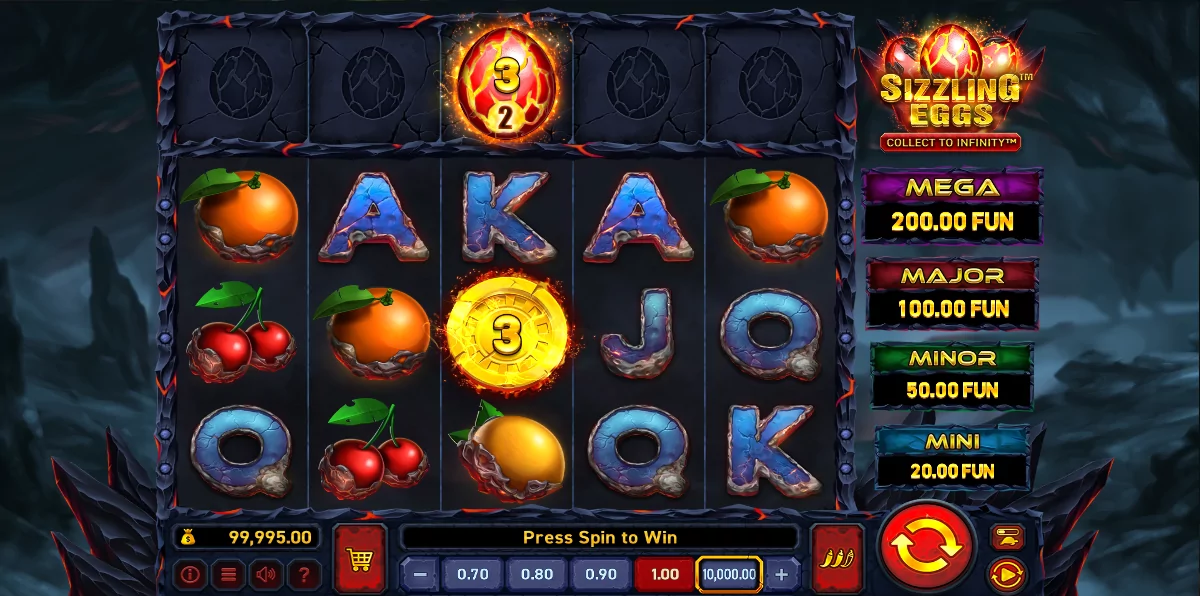Viewport: 1200px width, 596px height.
Task: Toggle the turbo spin mode icon
Action: (1006, 537)
